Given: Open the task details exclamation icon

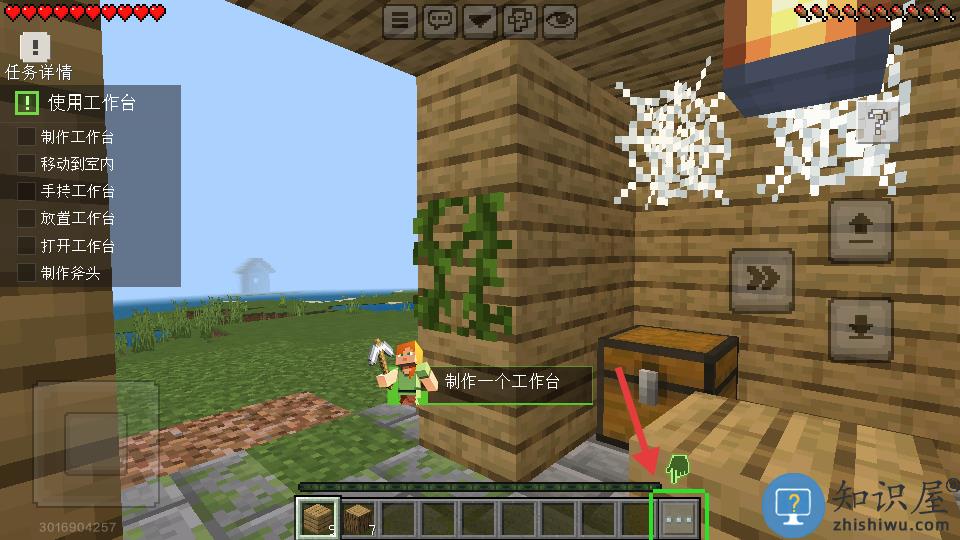Looking at the screenshot, I should tap(35, 46).
